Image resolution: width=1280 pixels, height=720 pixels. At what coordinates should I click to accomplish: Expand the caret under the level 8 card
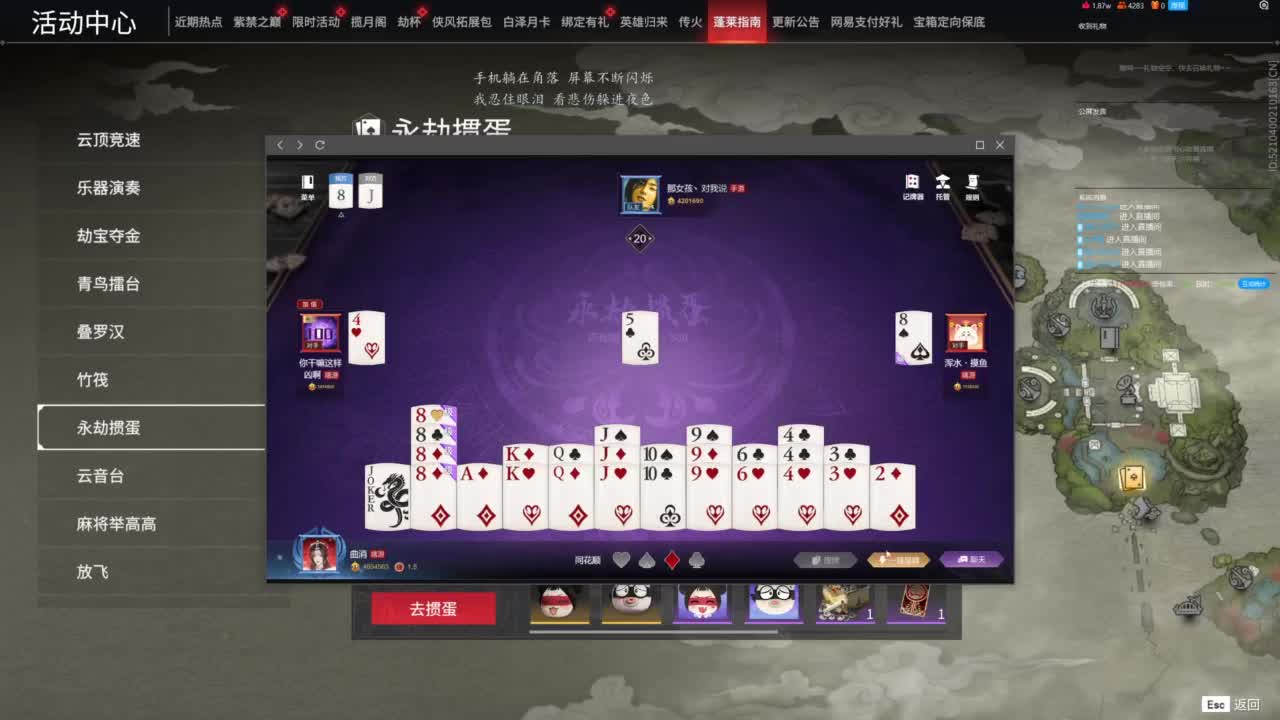(x=341, y=214)
